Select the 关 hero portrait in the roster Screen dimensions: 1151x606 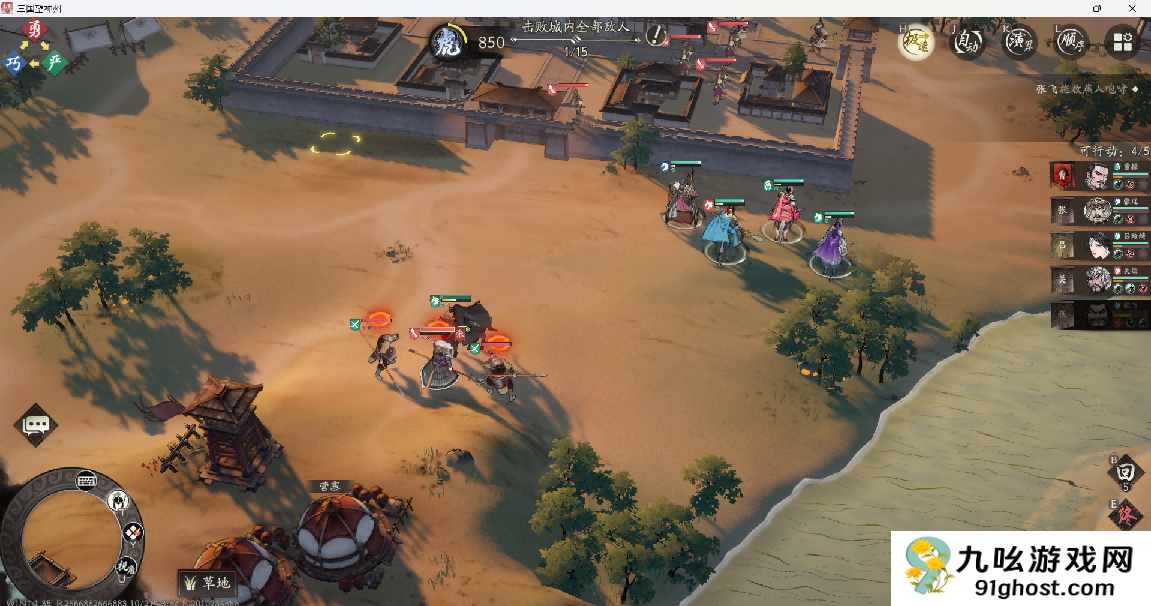pos(1097,279)
